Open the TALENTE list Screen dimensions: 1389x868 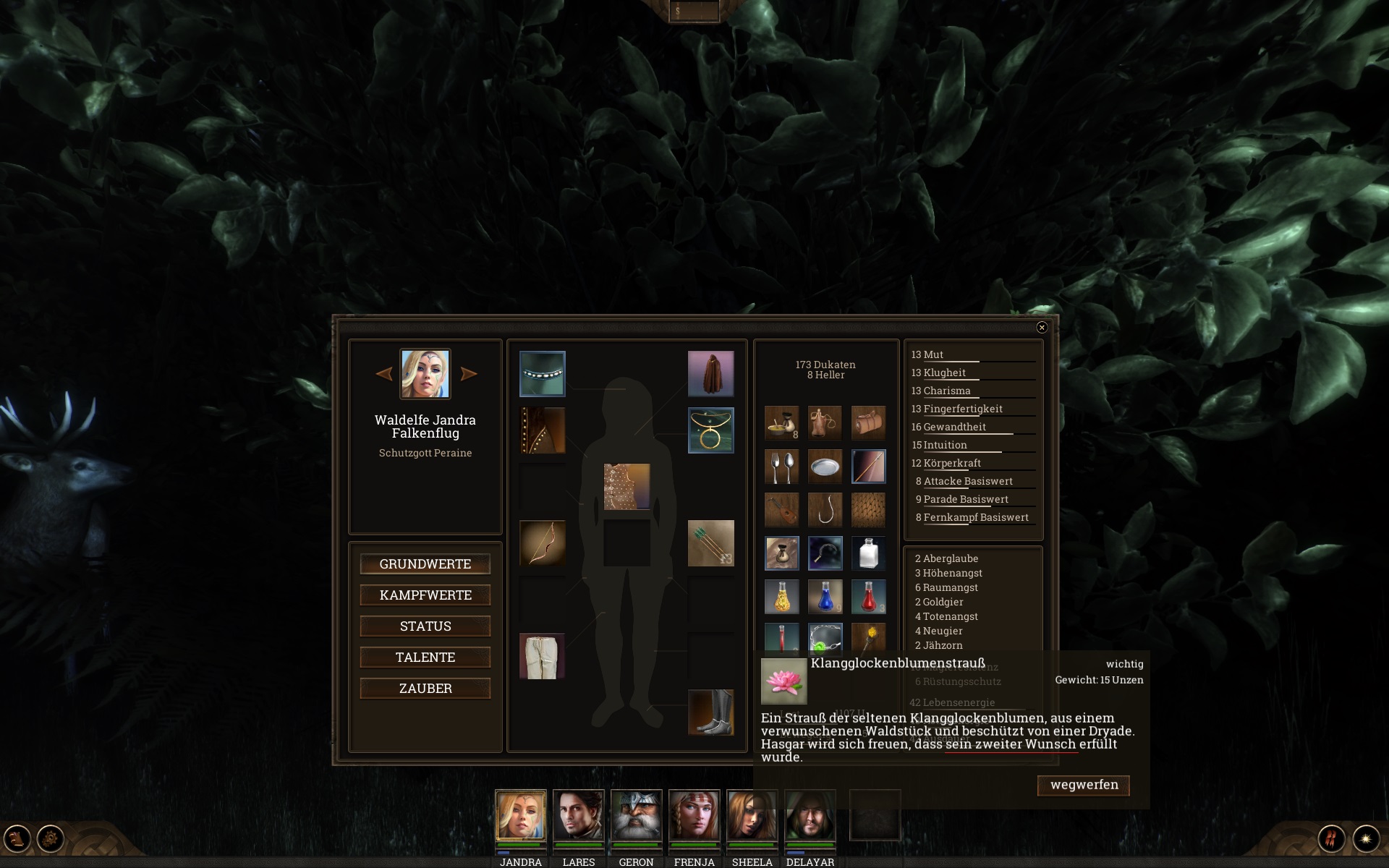[x=425, y=658]
